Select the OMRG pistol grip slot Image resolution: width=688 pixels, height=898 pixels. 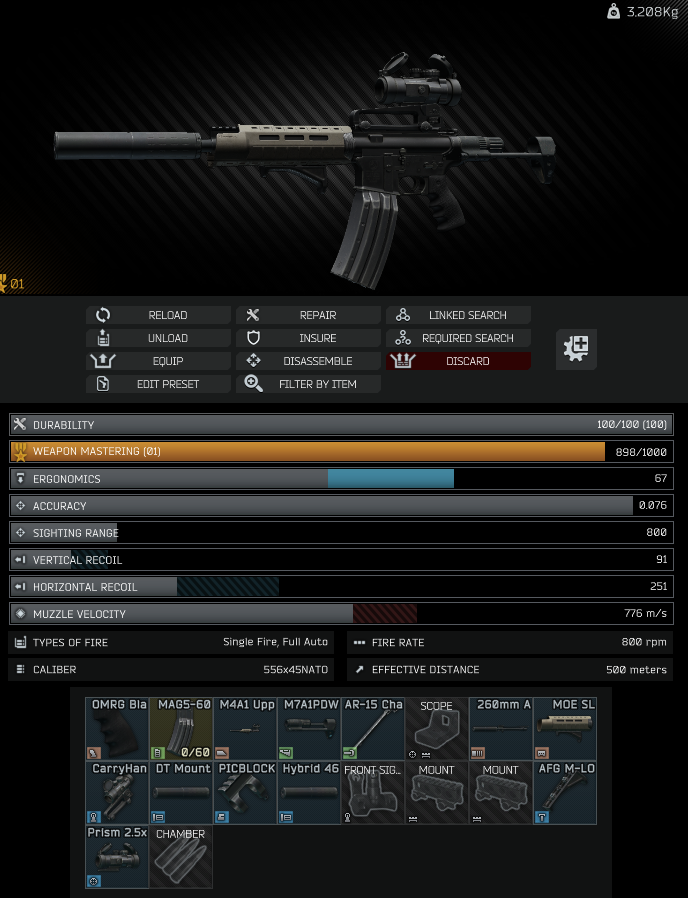[117, 729]
